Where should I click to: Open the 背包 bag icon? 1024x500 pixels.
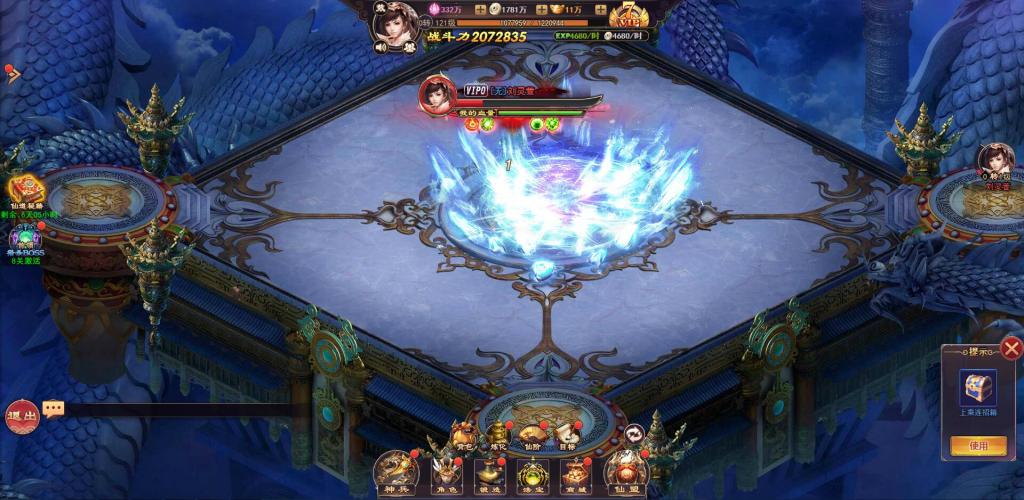[x=464, y=433]
